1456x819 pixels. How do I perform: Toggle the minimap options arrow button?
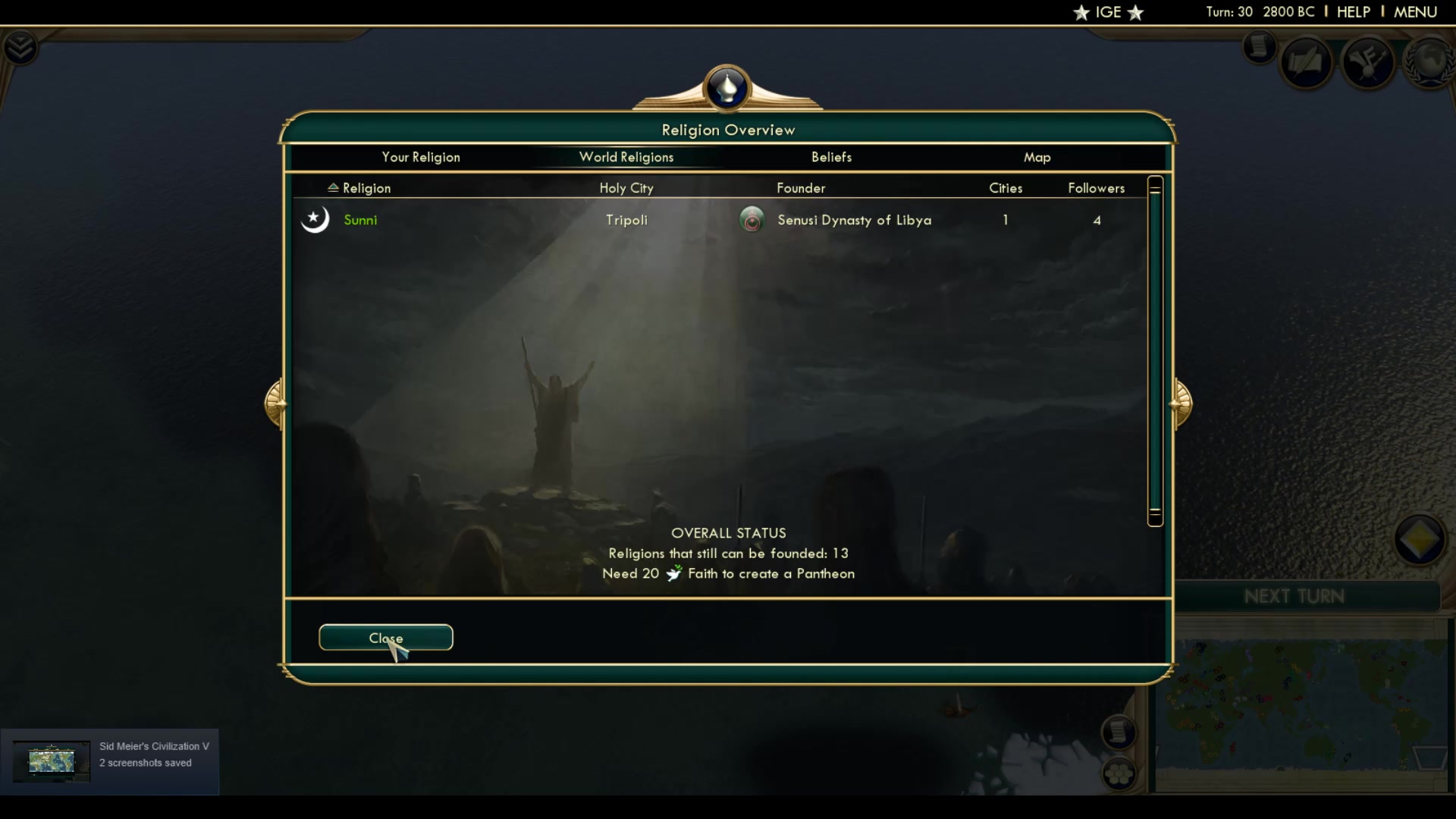click(x=1419, y=541)
